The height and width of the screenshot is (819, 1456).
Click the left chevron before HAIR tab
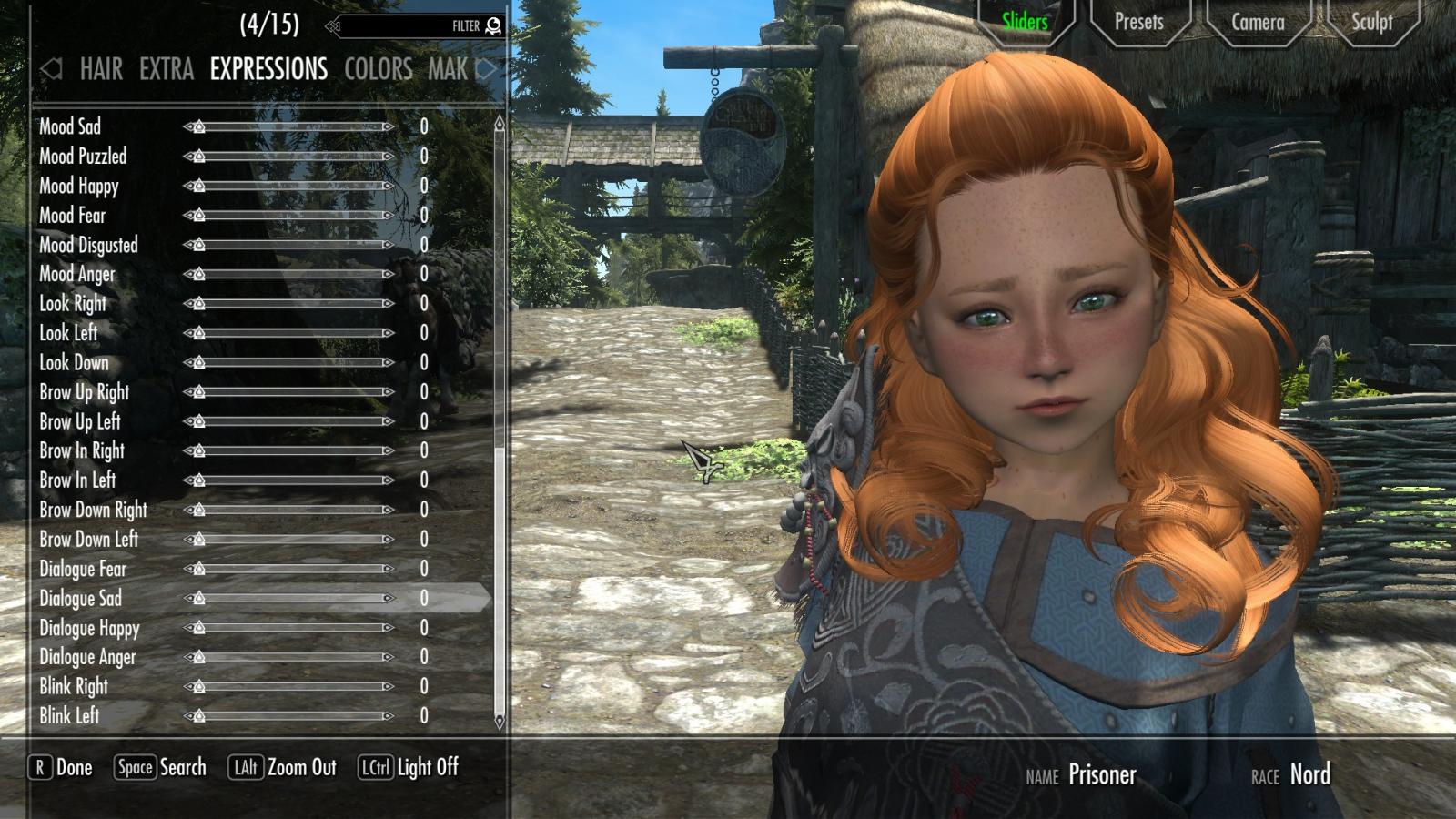pyautogui.click(x=50, y=70)
